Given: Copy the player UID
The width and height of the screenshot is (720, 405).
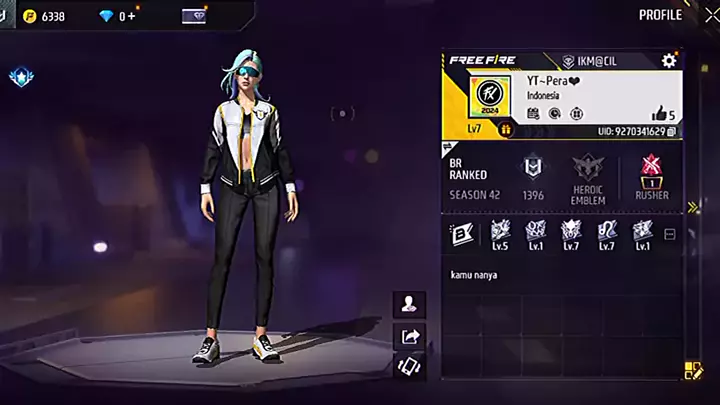Looking at the screenshot, I should (672, 131).
